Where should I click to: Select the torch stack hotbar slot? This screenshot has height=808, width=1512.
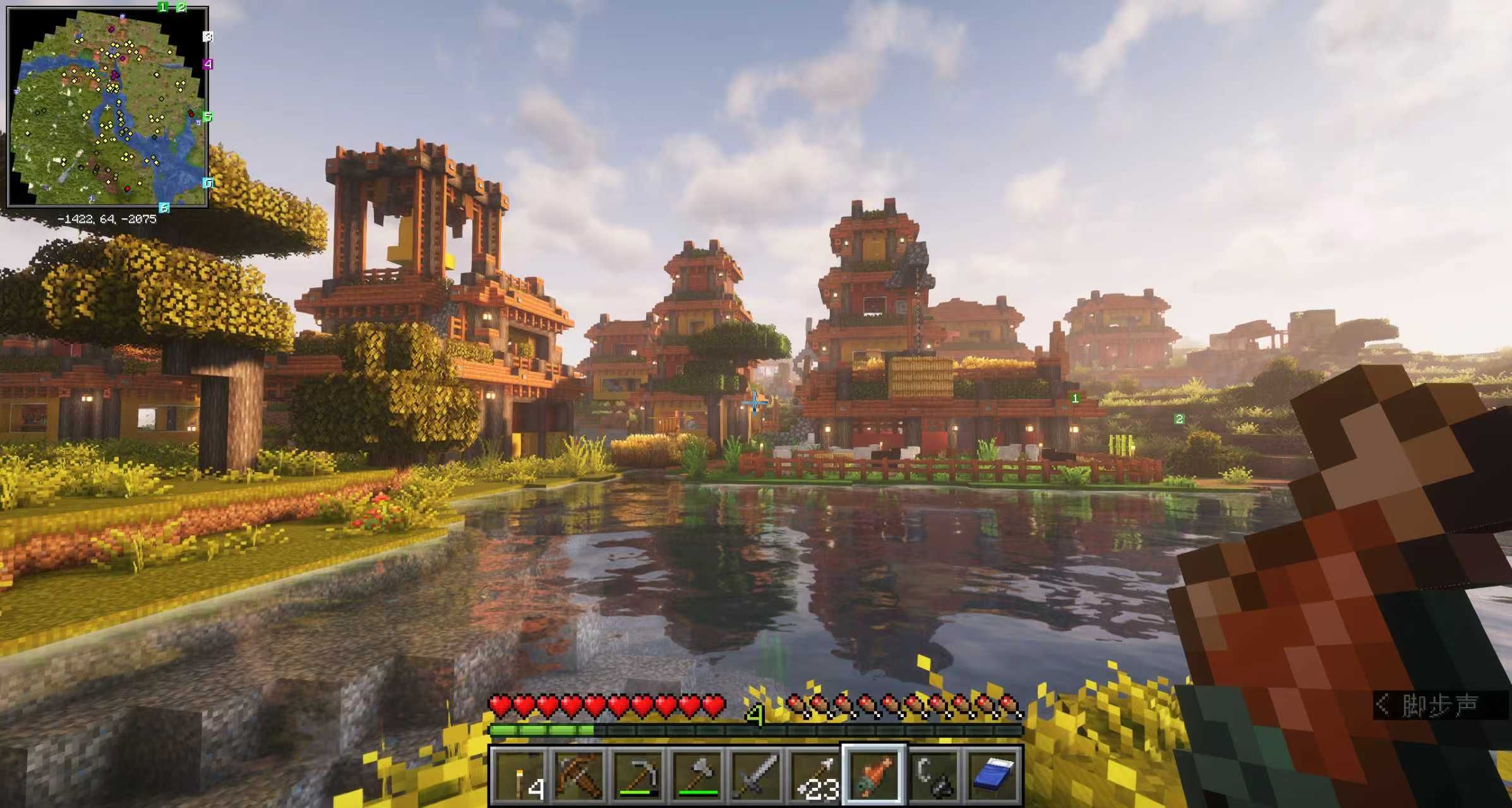[x=519, y=775]
